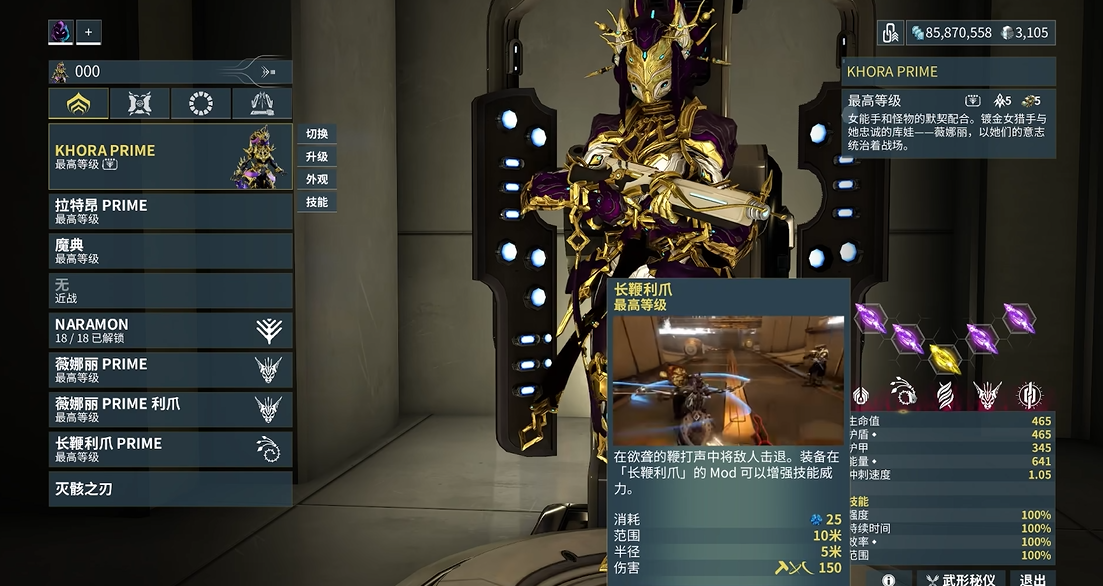Open the 000 loadout selector
The image size is (1103, 586).
pyautogui.click(x=170, y=72)
